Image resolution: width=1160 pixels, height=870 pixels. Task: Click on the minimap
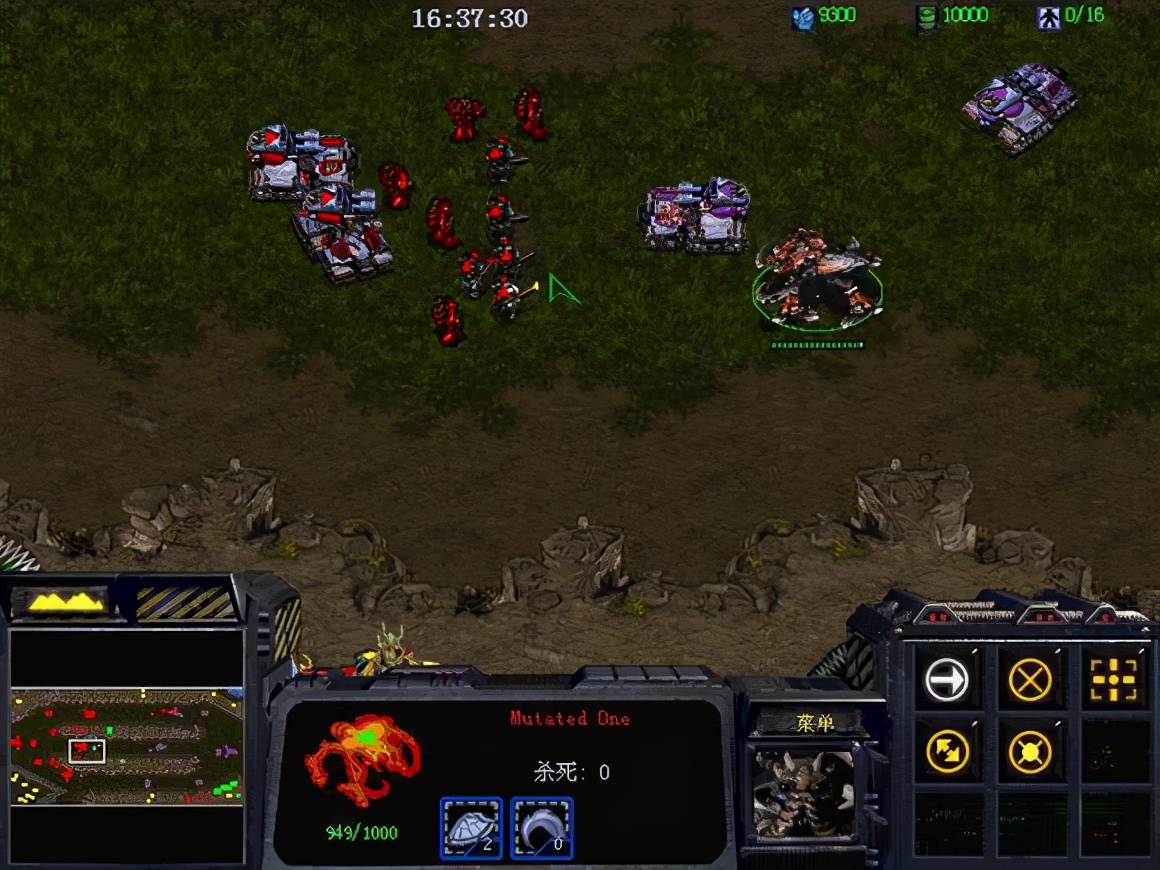click(x=126, y=746)
